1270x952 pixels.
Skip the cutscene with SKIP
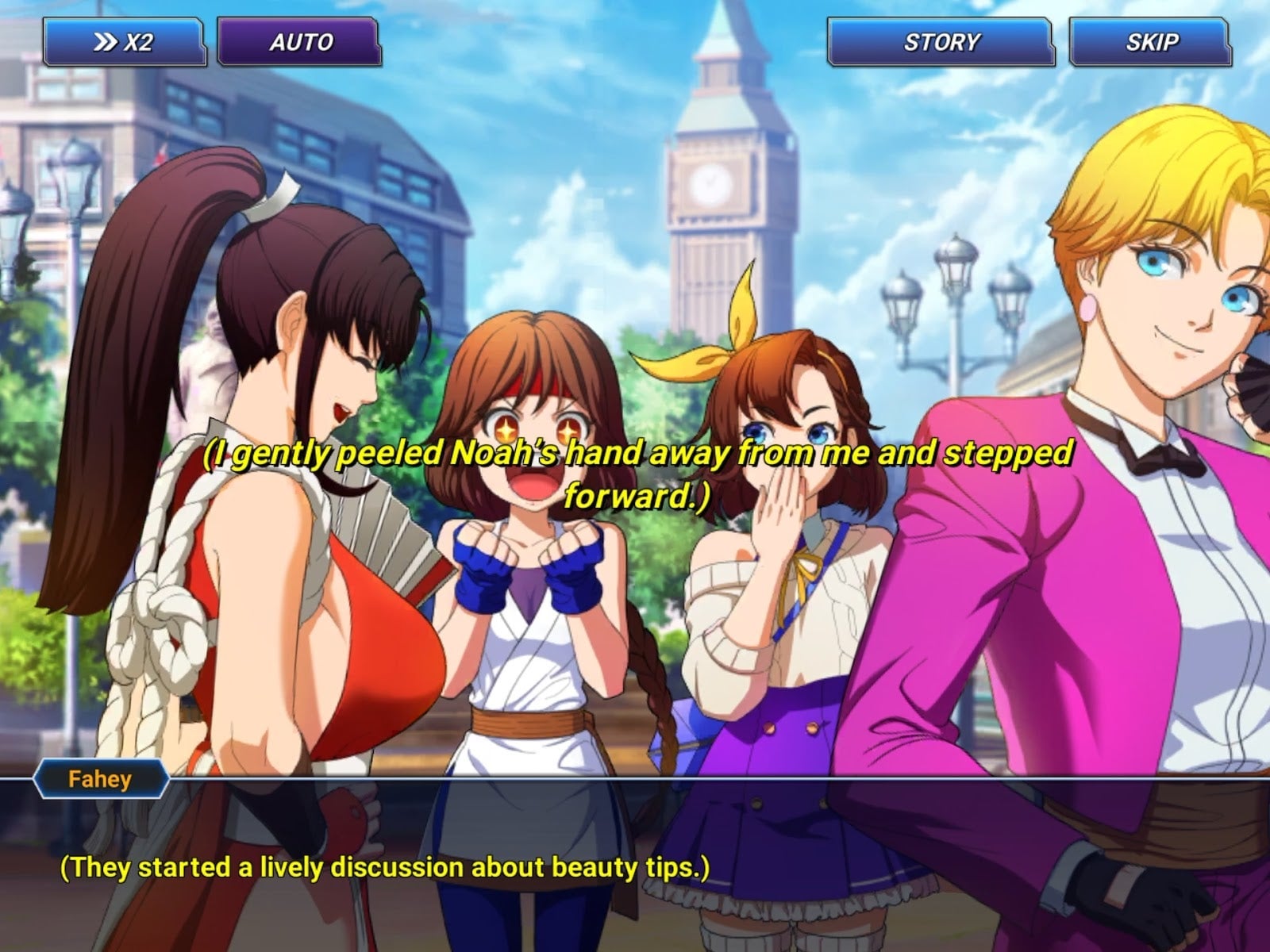pyautogui.click(x=1150, y=42)
